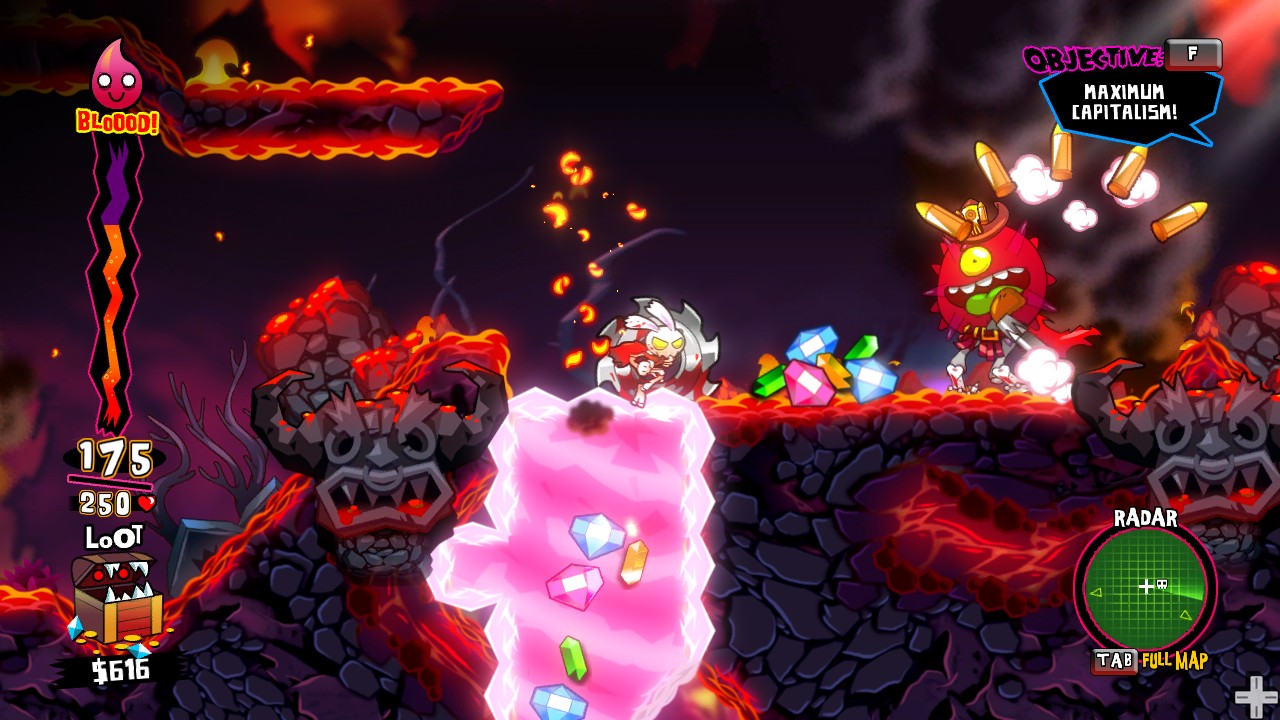Screen dimensions: 1280x720
Task: Open the green radar minimap
Action: click(x=1145, y=588)
